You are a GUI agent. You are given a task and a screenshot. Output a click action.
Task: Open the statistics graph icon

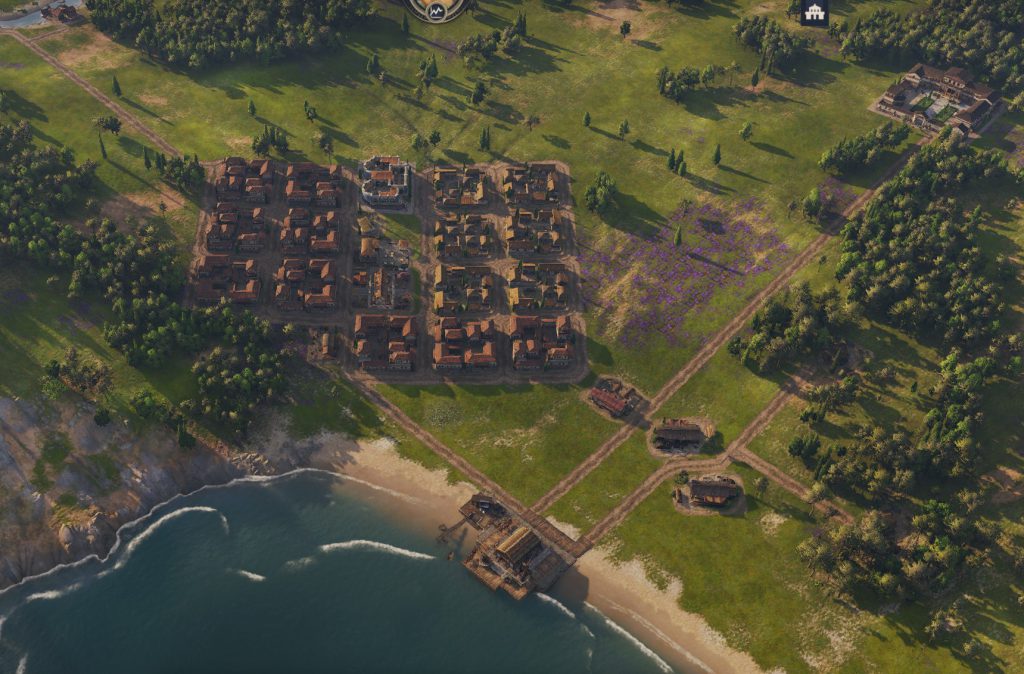[438, 8]
